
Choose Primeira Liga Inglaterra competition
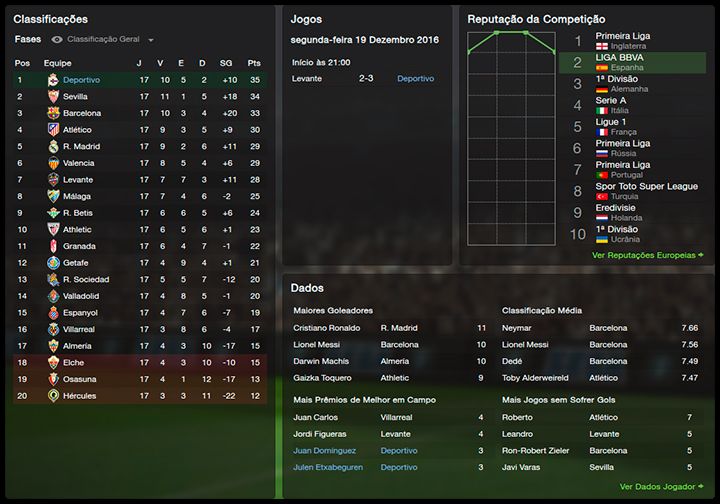[622, 40]
